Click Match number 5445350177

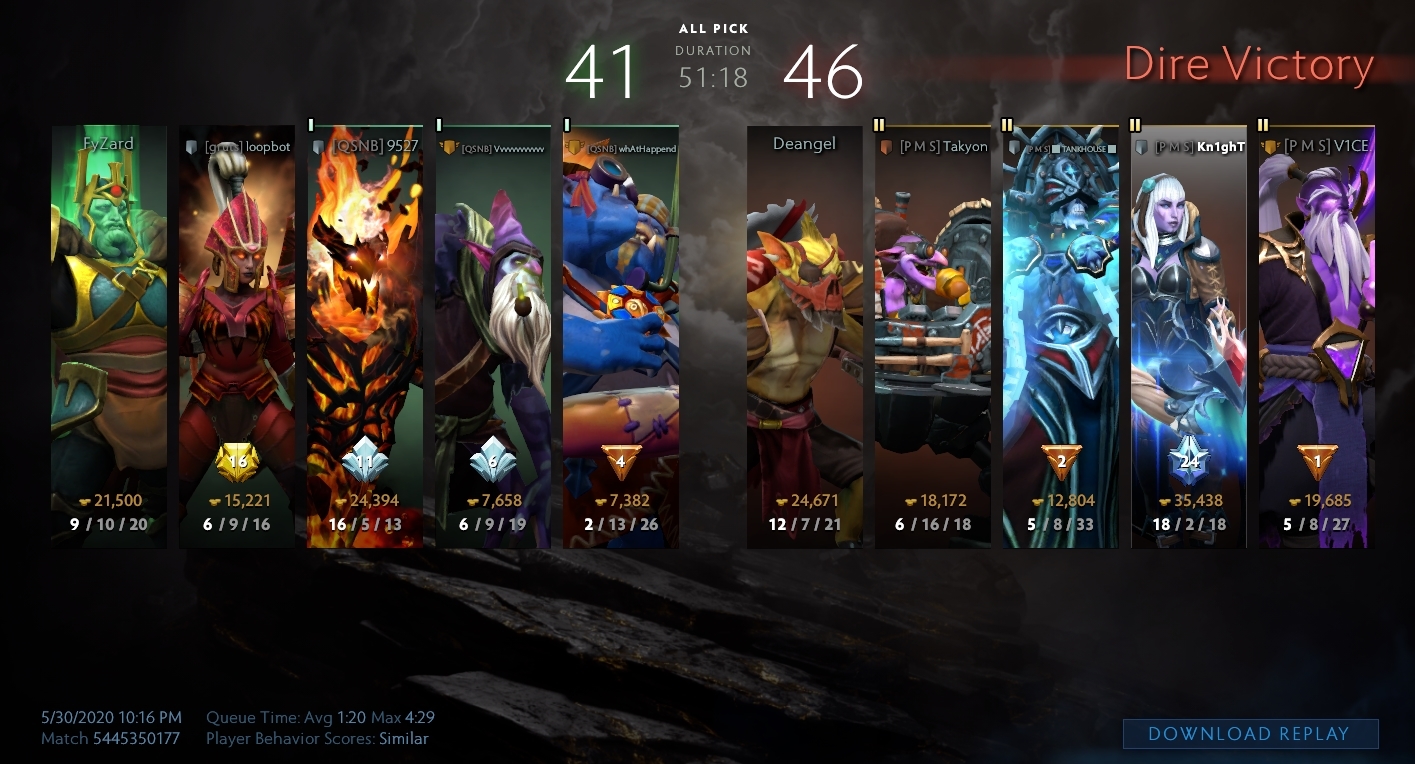point(138,739)
